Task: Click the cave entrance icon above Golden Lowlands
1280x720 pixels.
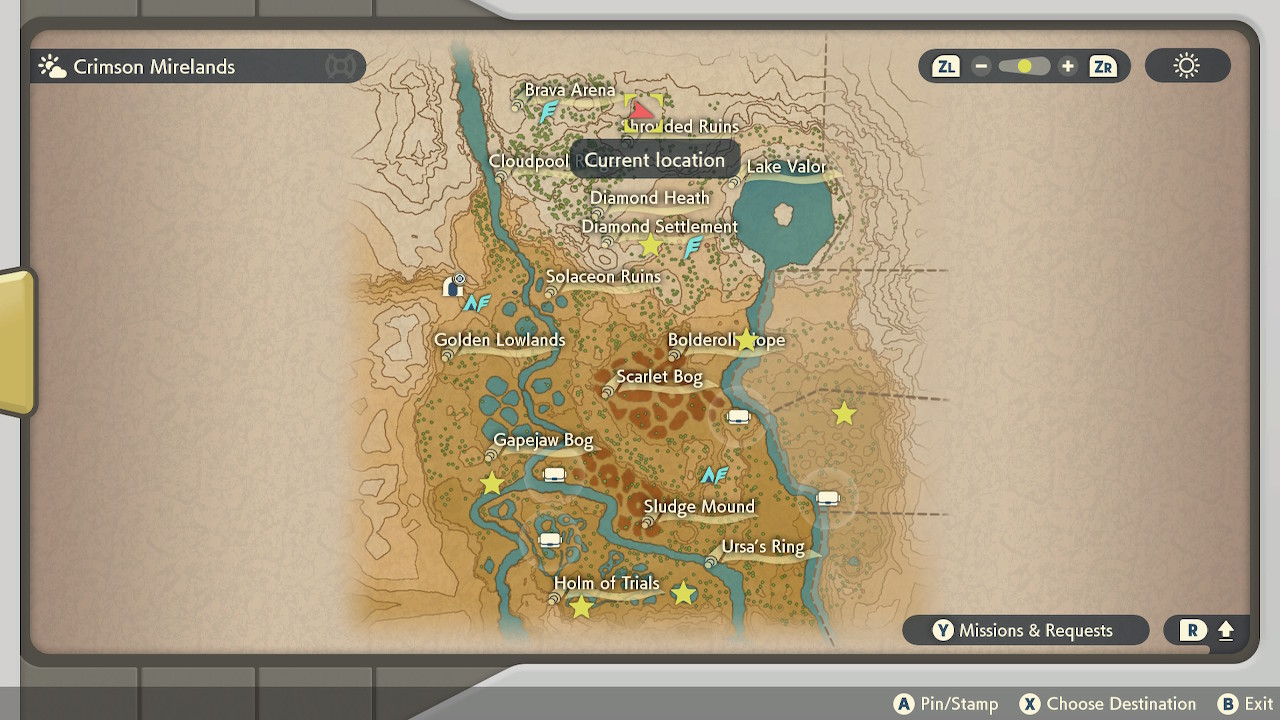Action: point(452,286)
